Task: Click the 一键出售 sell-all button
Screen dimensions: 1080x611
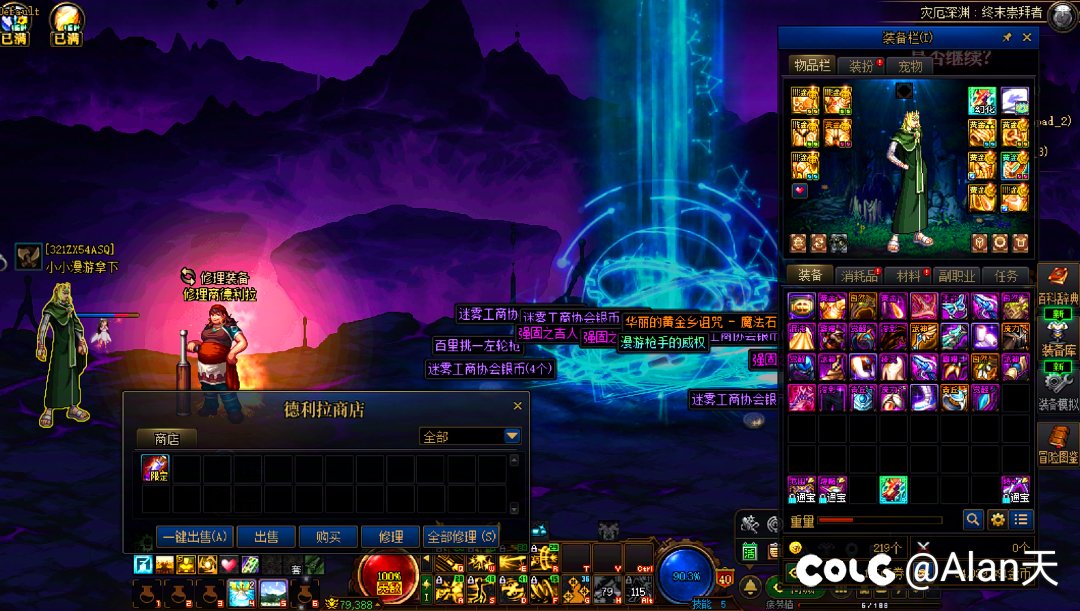Action: 195,537
